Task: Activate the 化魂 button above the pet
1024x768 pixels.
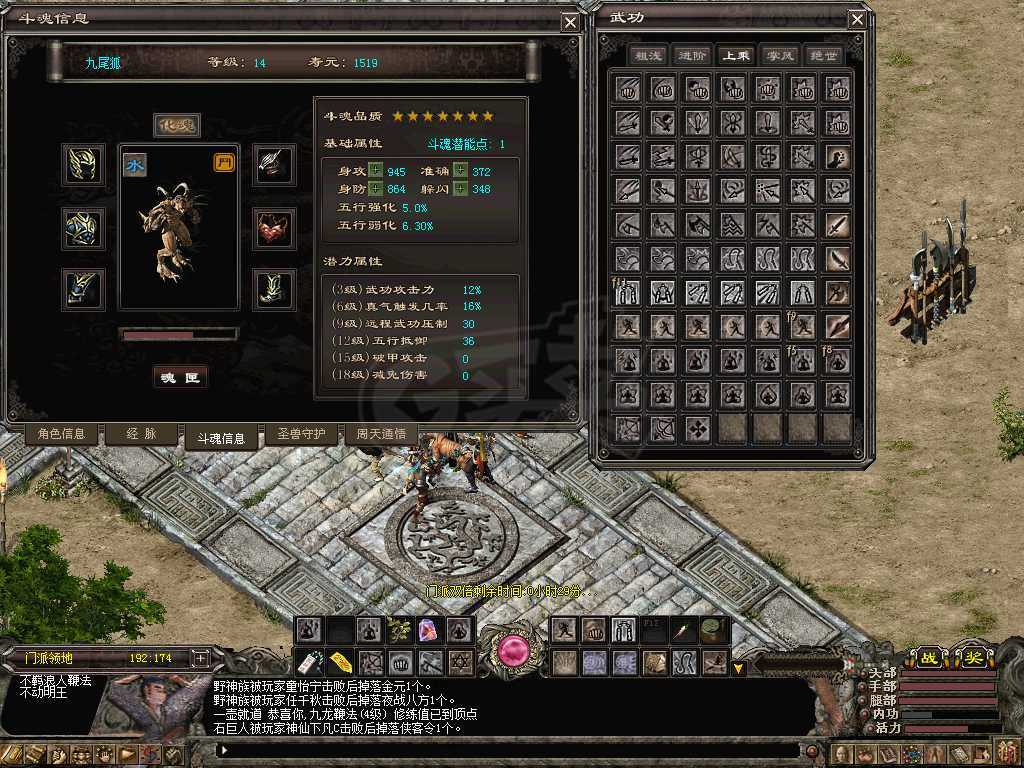Action: click(177, 125)
